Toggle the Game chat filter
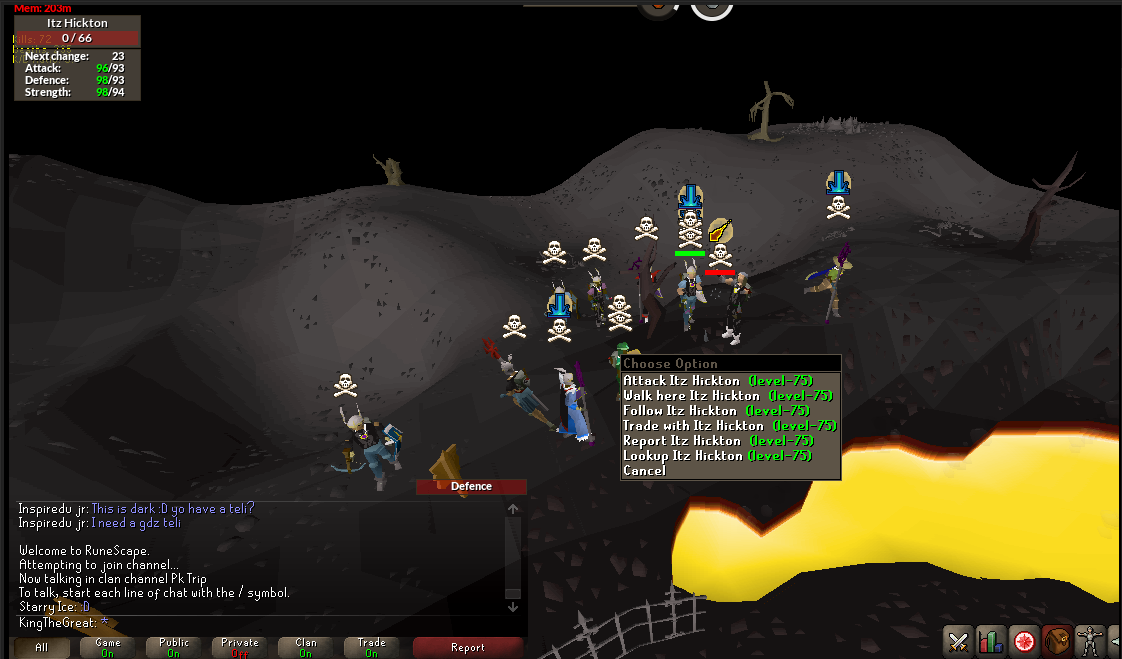The image size is (1122, 659). [x=107, y=647]
